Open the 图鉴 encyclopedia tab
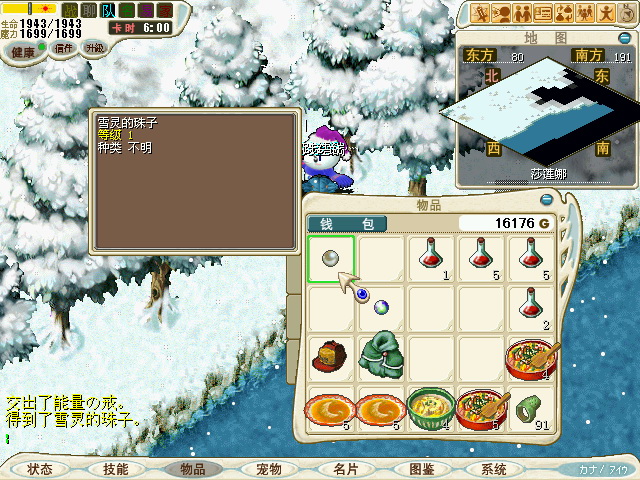This screenshot has width=640, height=480. (421, 469)
